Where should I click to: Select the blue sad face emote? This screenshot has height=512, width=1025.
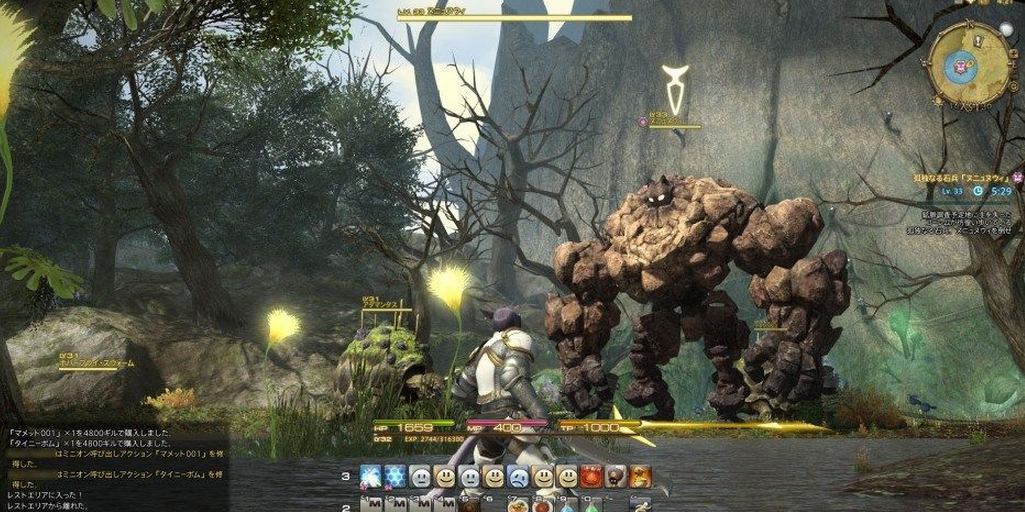coord(518,477)
